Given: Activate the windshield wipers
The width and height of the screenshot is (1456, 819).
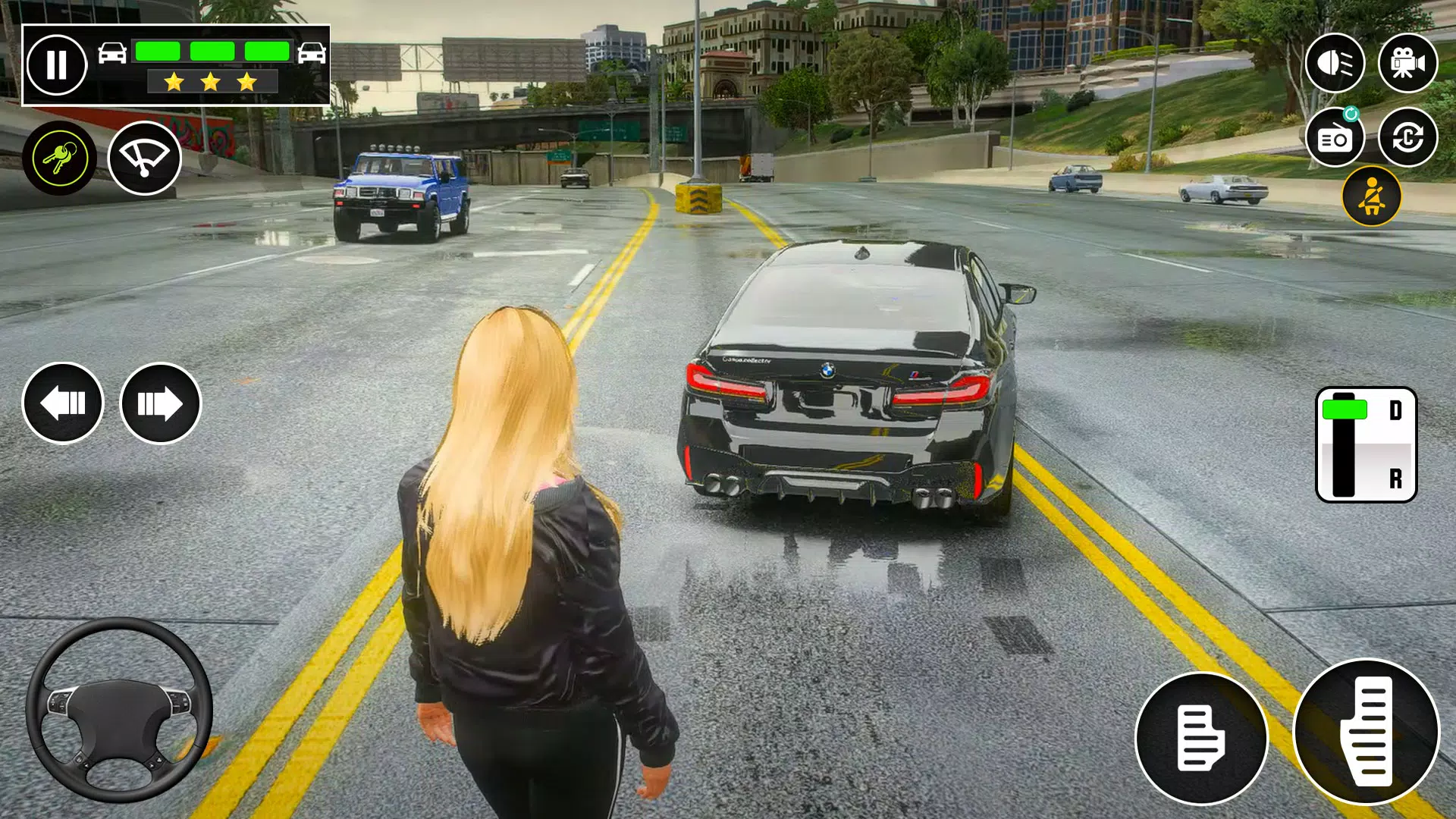Looking at the screenshot, I should pyautogui.click(x=144, y=157).
